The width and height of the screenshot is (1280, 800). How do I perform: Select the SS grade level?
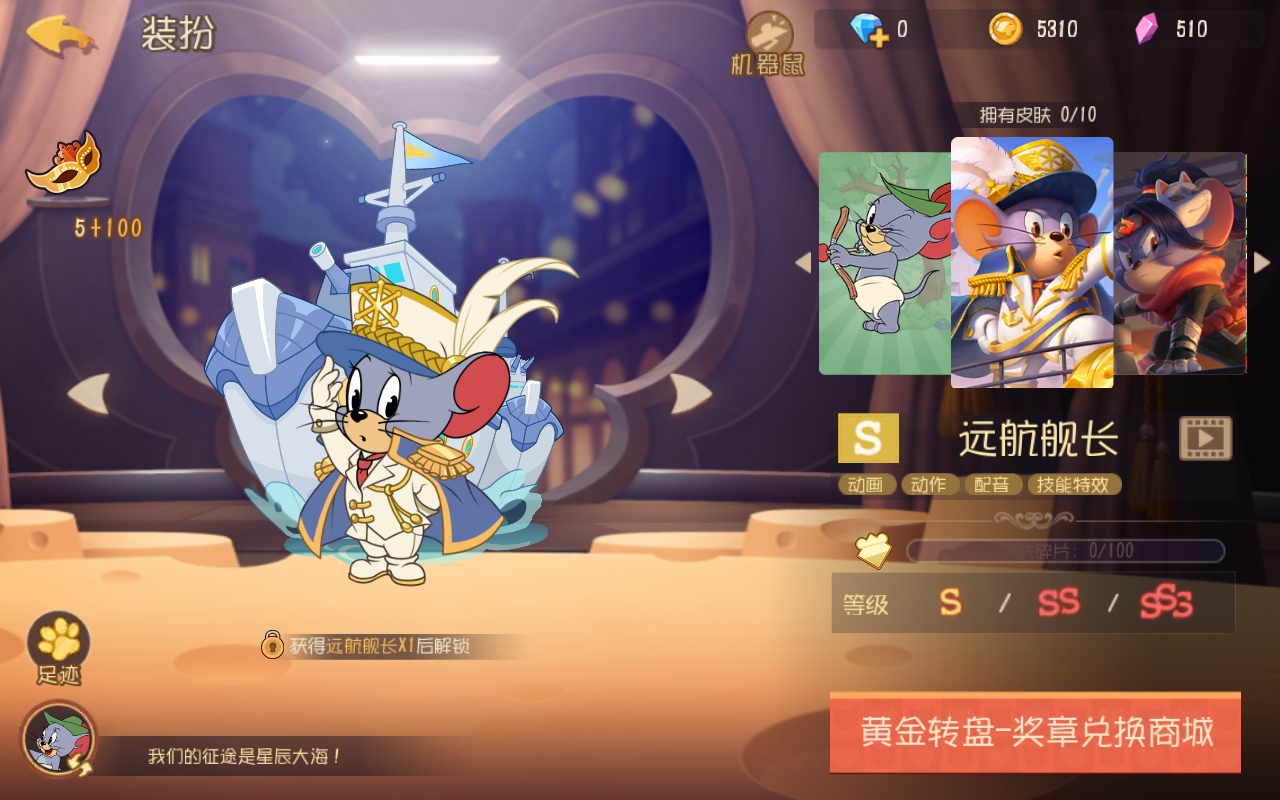1059,602
